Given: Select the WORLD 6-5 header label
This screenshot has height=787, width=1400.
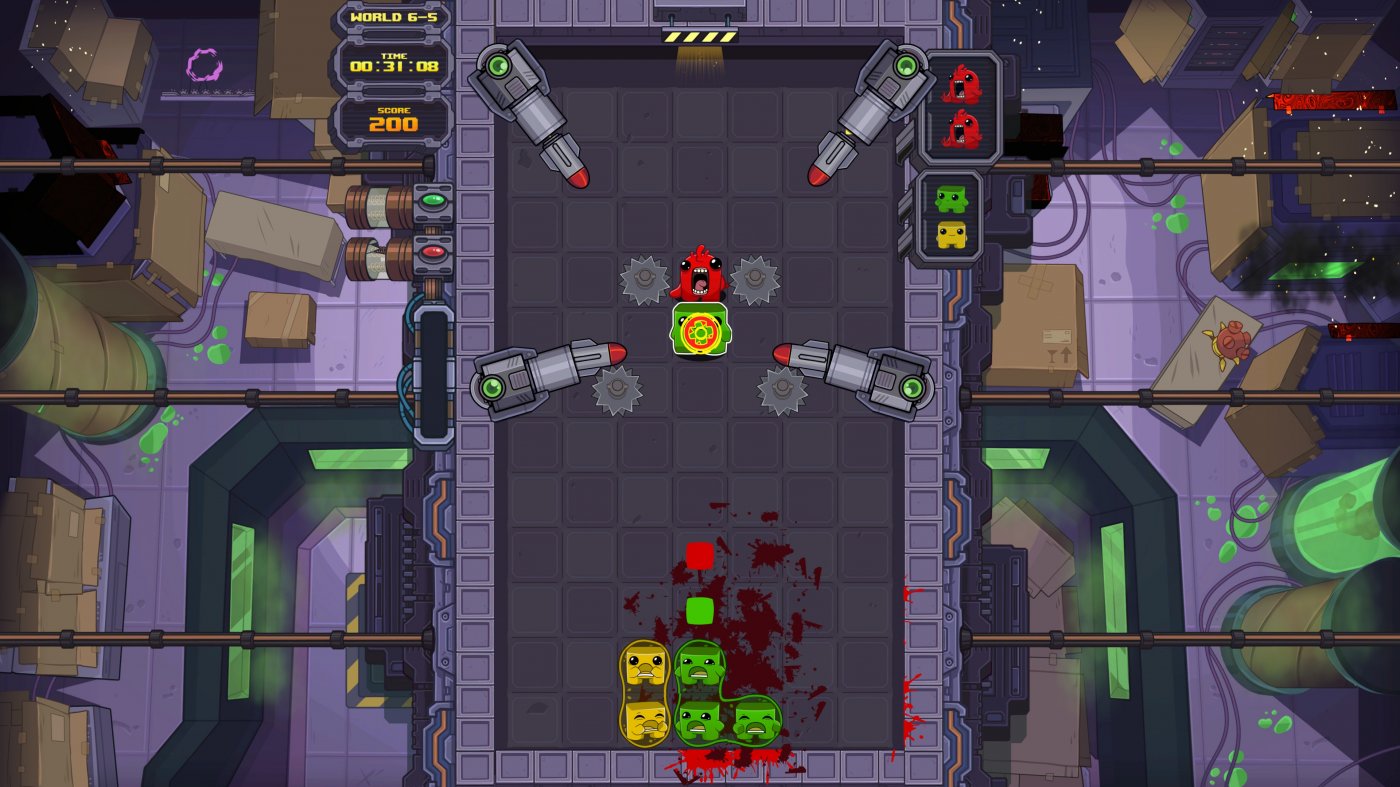Looking at the screenshot, I should point(392,17).
